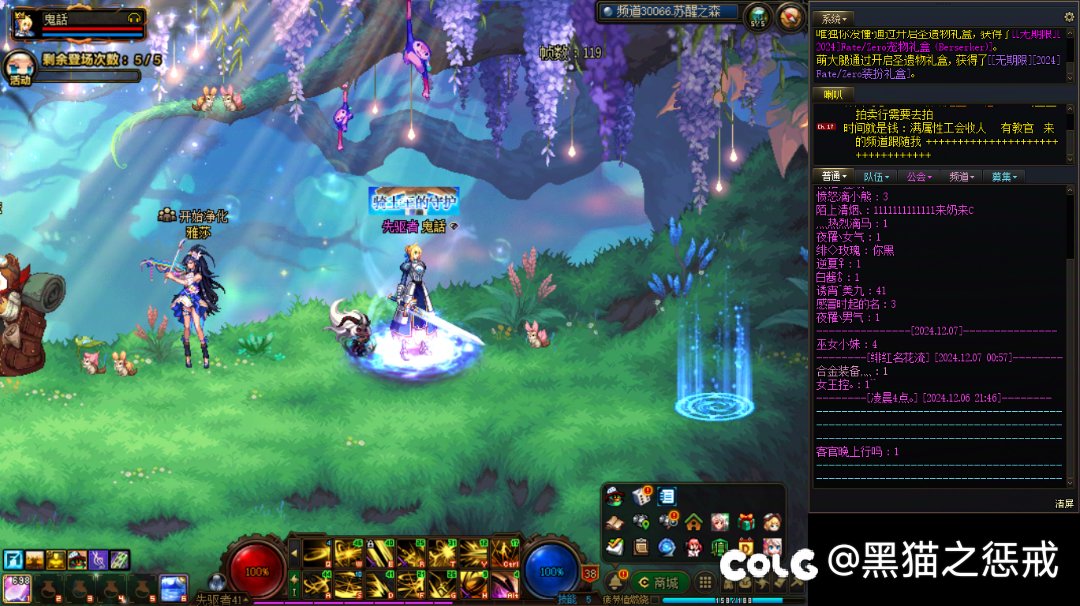Click the 清屏 clear chat button
1080x606 pixels.
pyautogui.click(x=1063, y=503)
